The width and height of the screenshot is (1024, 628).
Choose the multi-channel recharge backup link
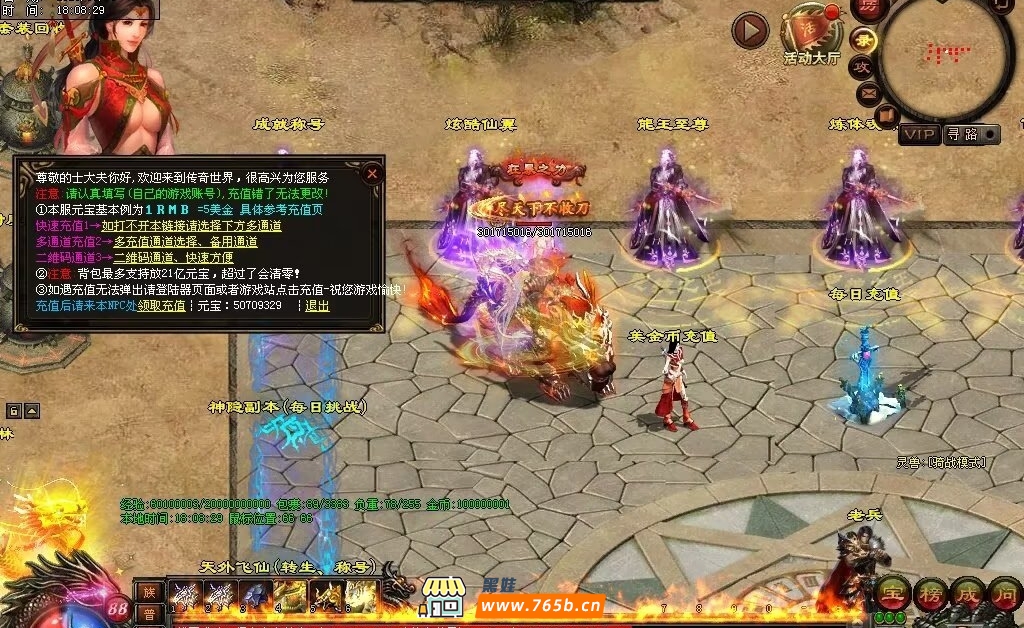click(185, 241)
